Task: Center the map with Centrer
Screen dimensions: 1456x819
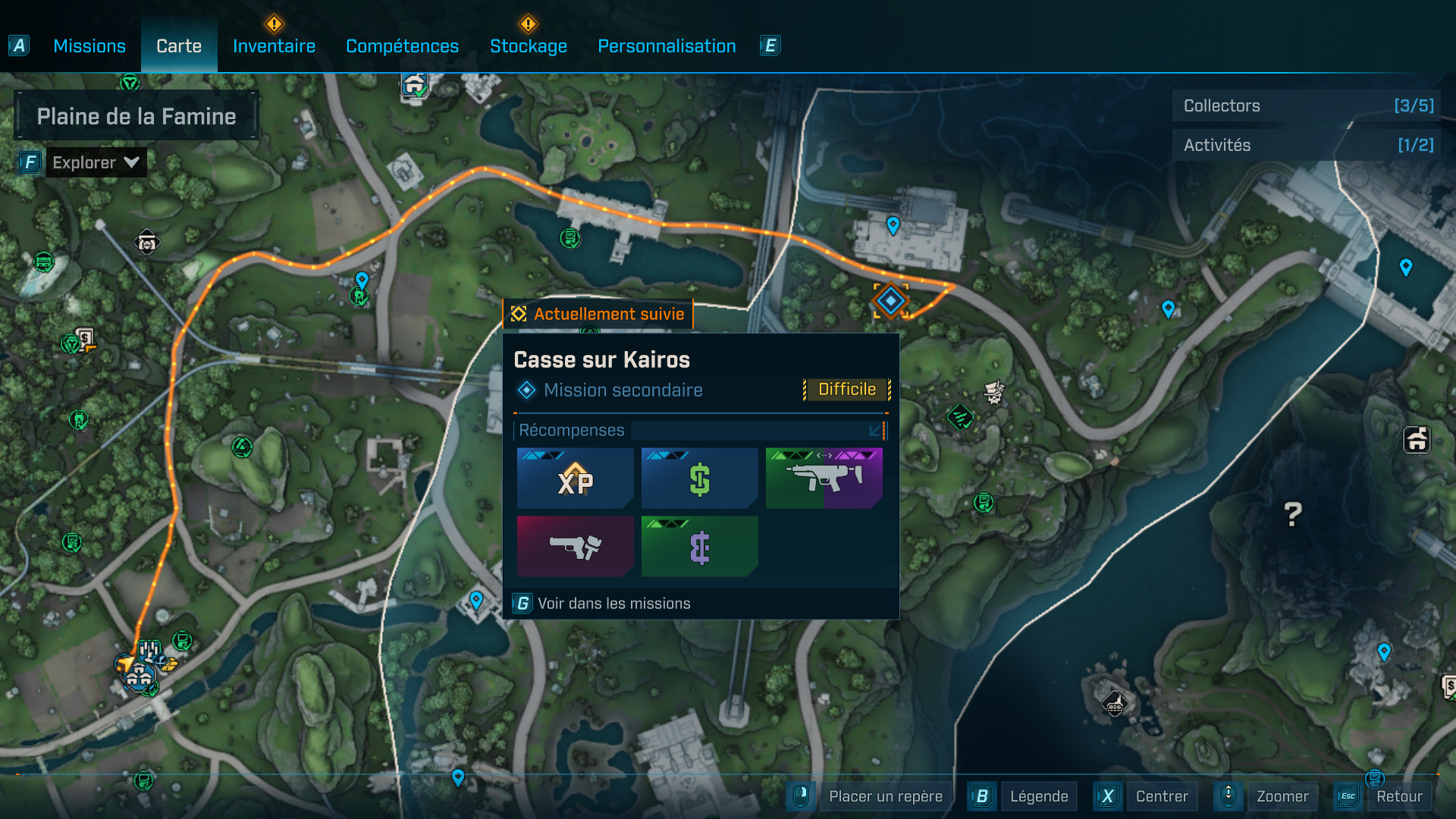Action: pyautogui.click(x=1161, y=796)
